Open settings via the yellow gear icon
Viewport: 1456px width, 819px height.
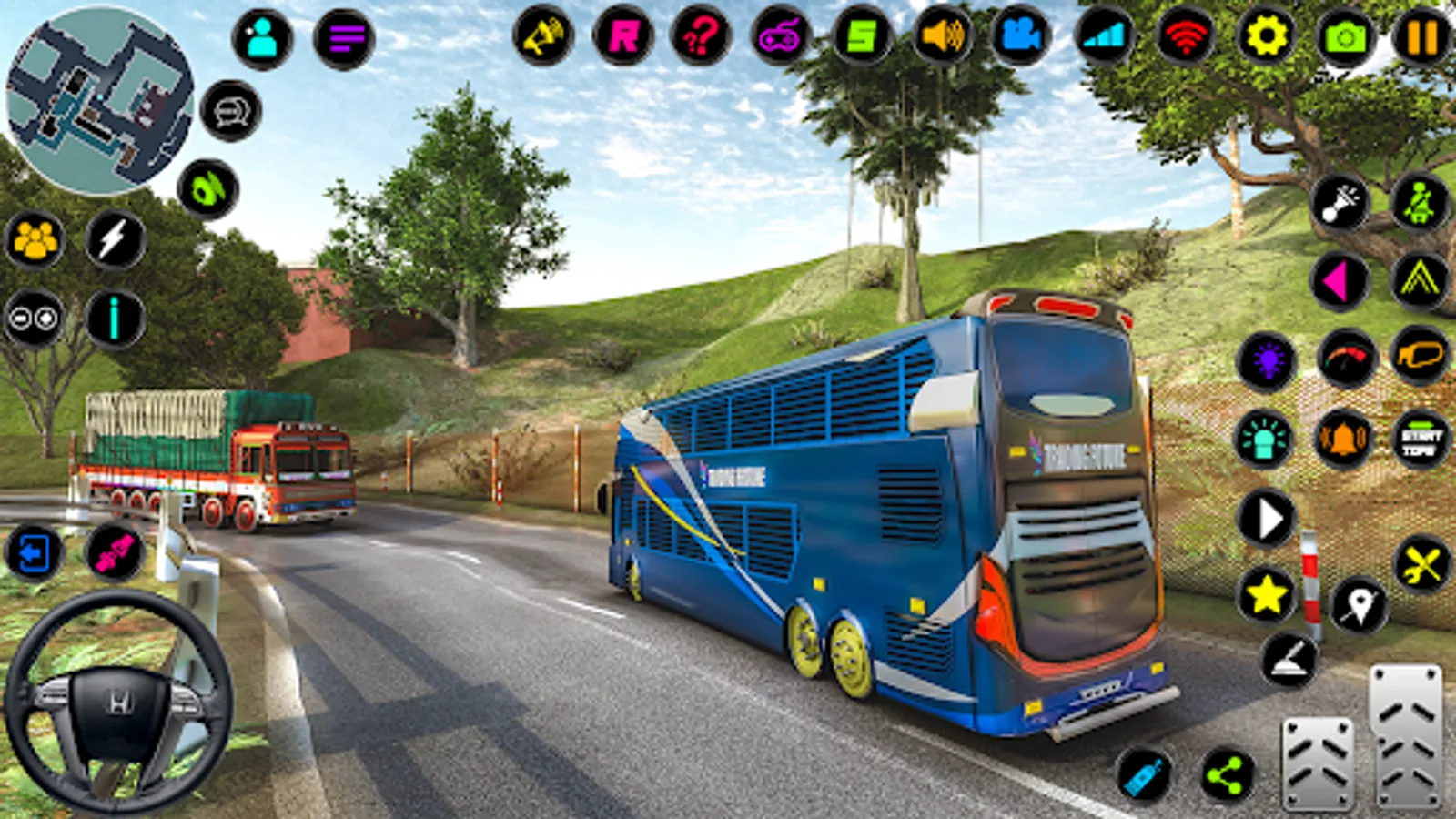coord(1267,37)
